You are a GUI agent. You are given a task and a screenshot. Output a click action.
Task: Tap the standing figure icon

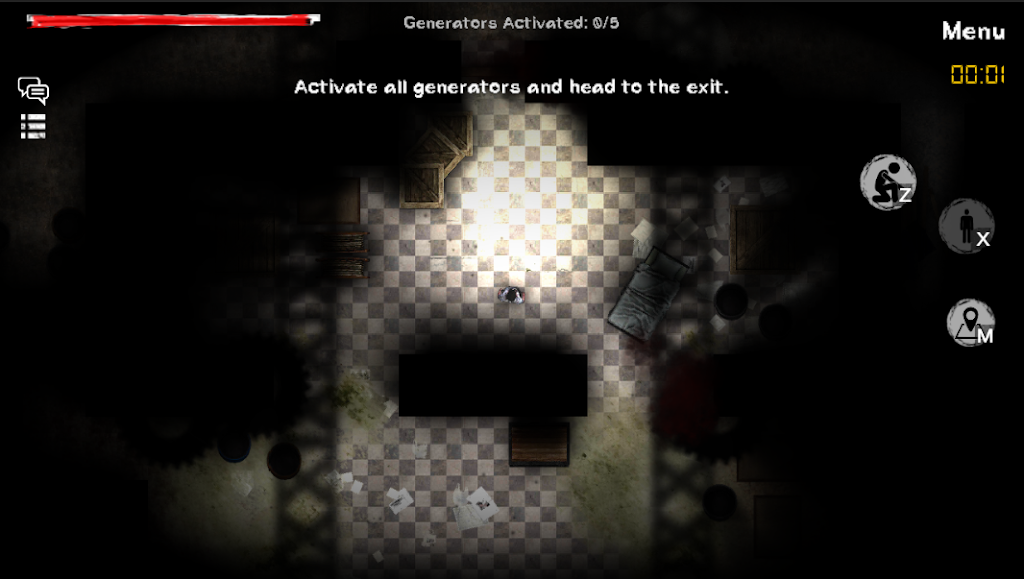pyautogui.click(x=966, y=226)
